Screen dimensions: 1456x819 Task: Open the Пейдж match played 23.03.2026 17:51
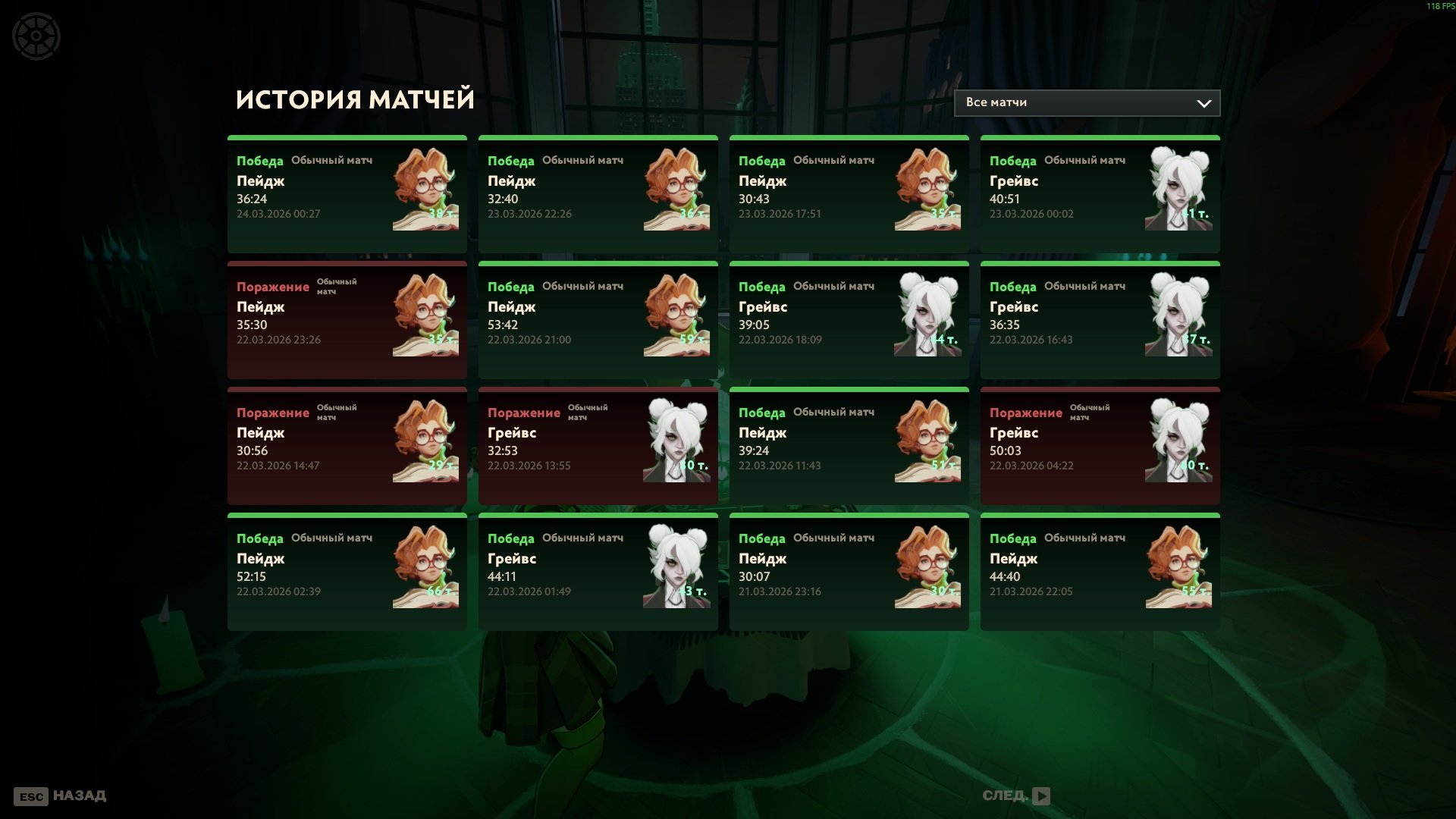849,194
